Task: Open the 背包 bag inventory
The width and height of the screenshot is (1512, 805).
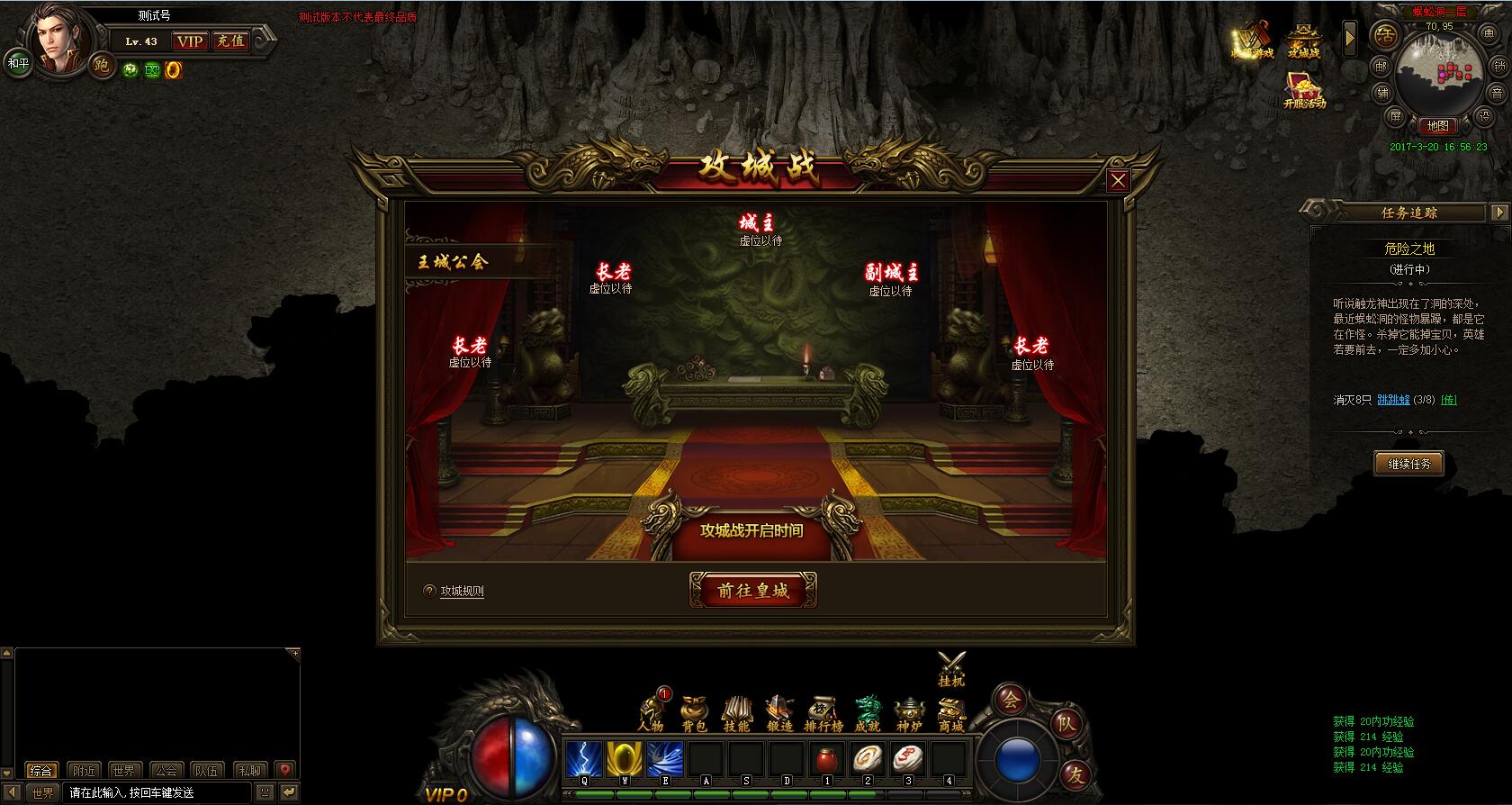Action: (694, 713)
